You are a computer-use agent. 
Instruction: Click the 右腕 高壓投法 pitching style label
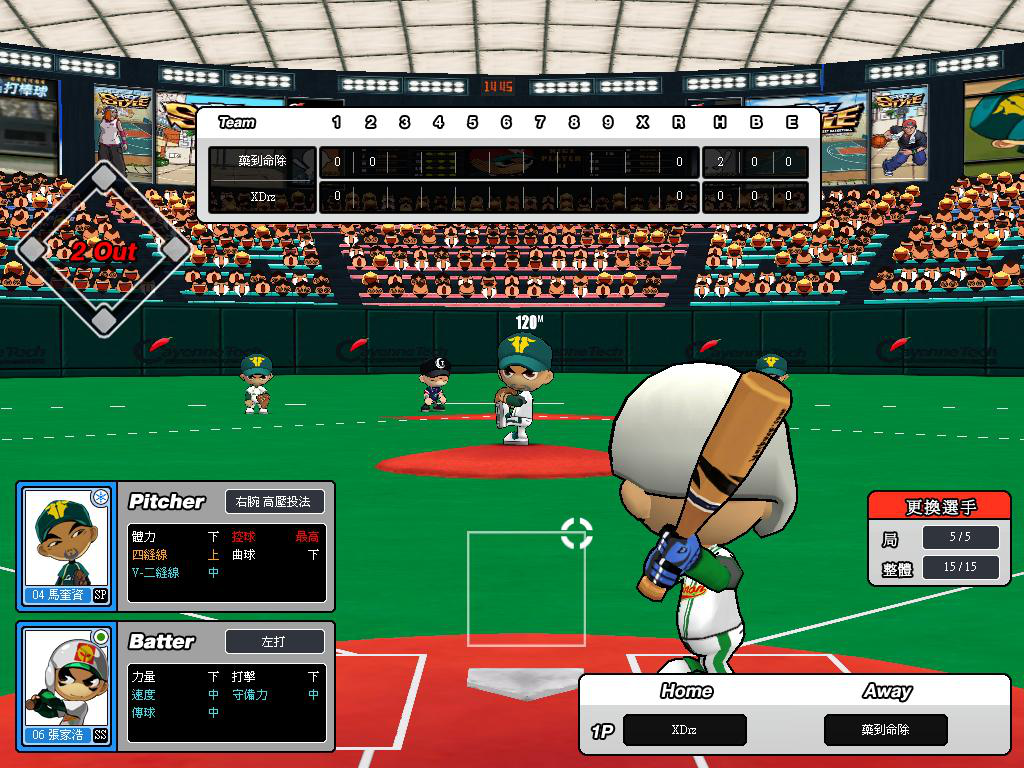274,501
